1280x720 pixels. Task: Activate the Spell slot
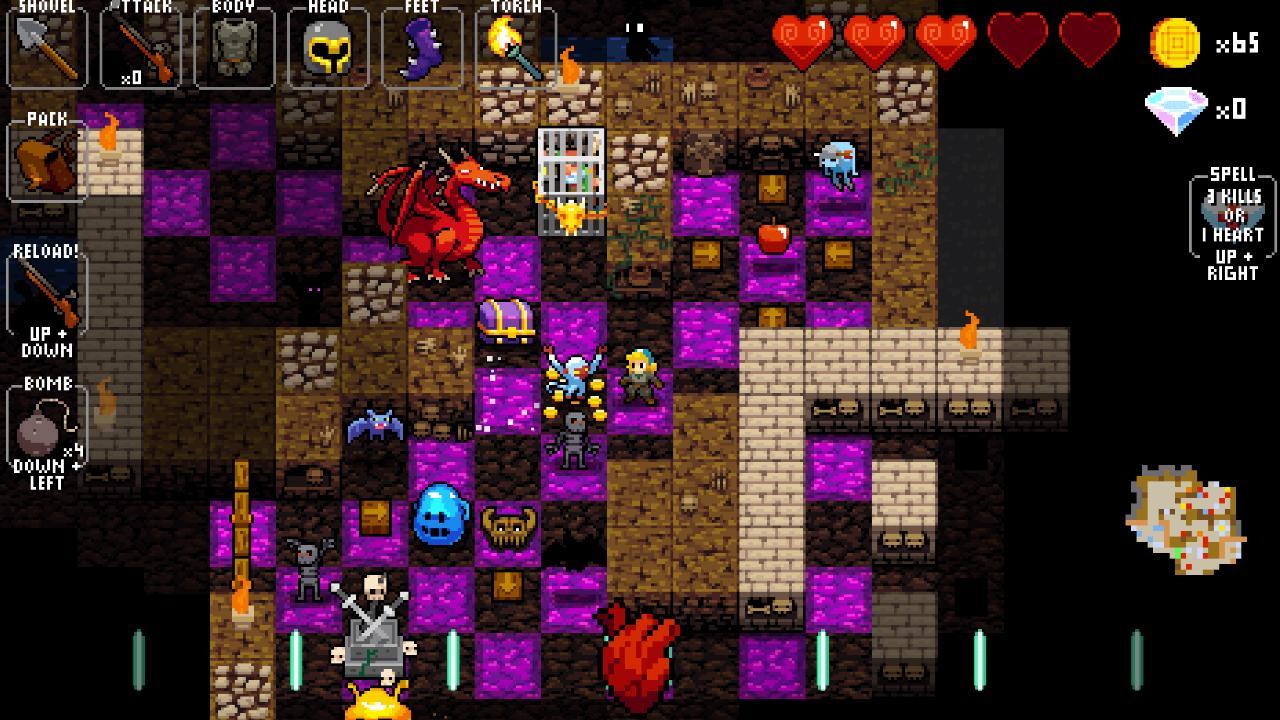(x=1232, y=220)
